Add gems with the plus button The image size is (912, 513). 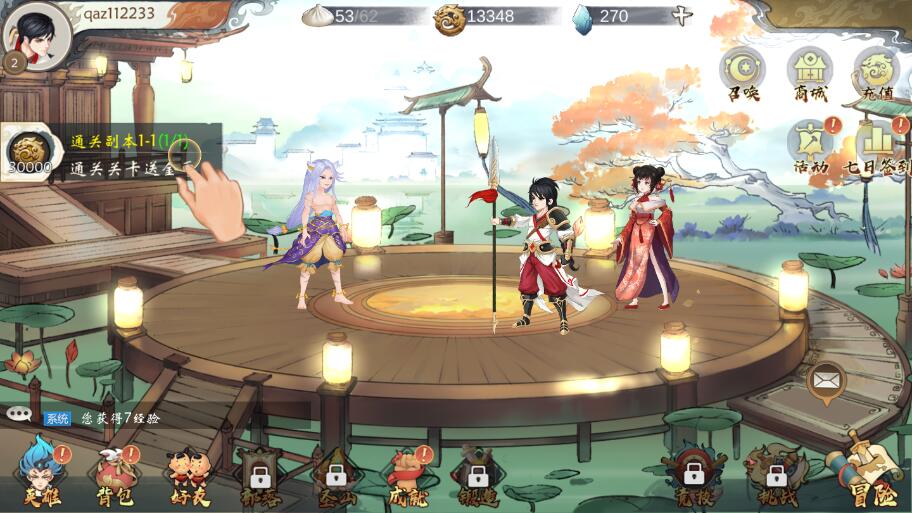[x=682, y=16]
